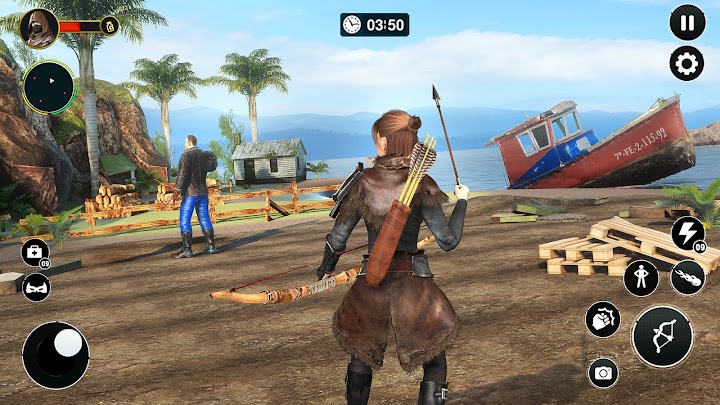Activate the lightning bolt power

pos(687,233)
